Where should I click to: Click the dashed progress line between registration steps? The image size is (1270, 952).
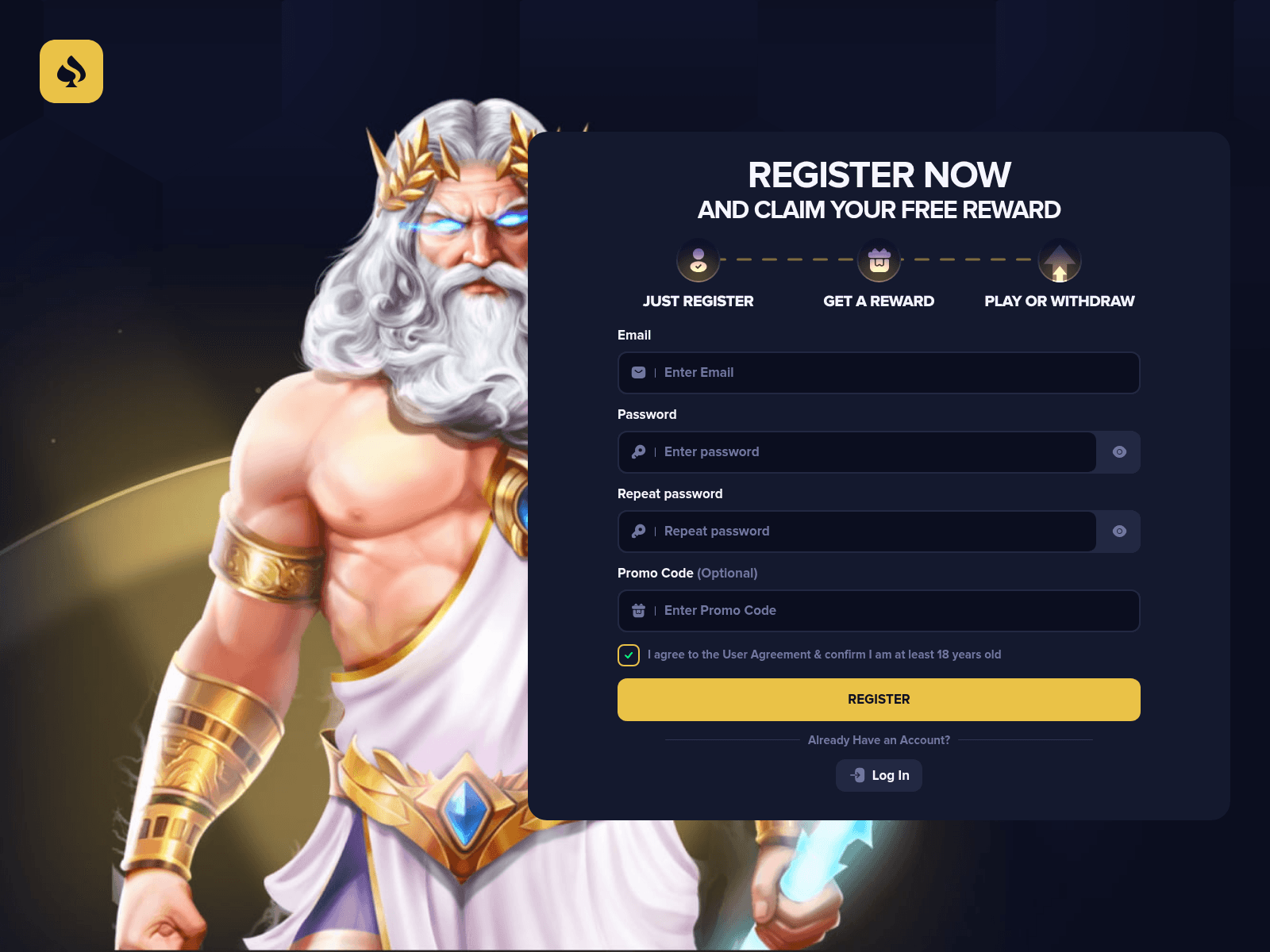(x=787, y=259)
